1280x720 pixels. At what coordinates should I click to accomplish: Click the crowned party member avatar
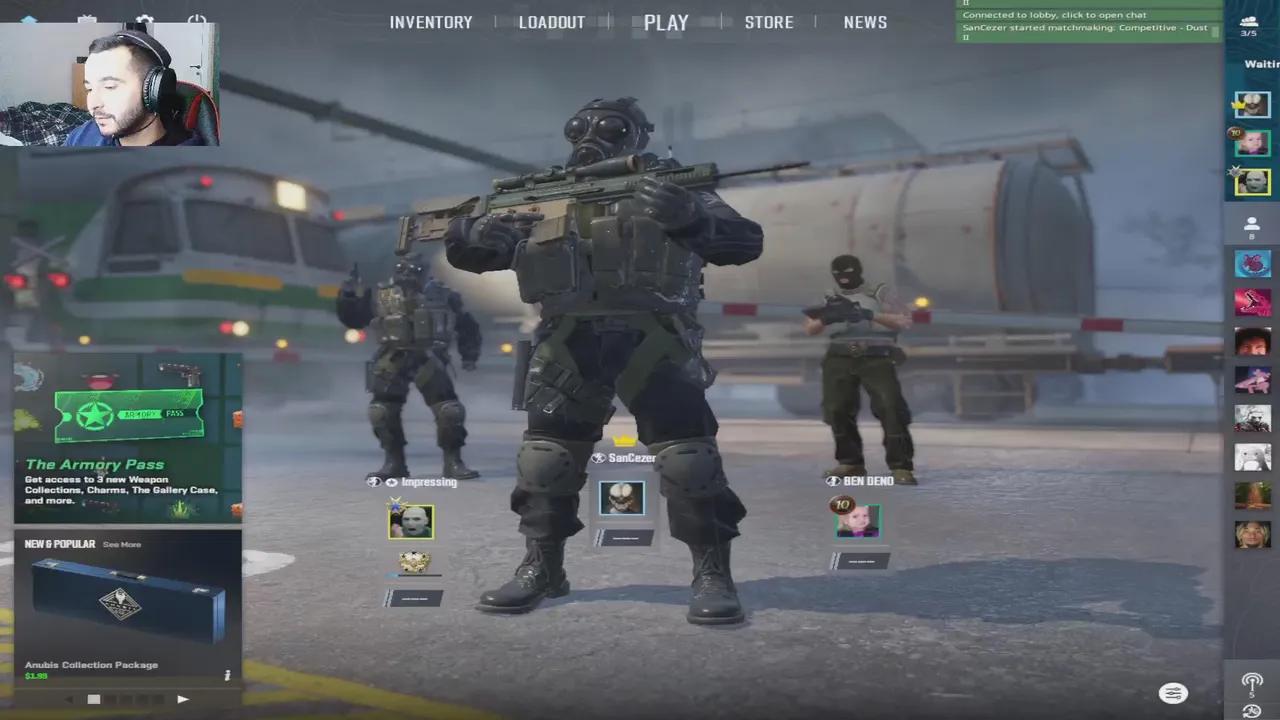point(1252,104)
